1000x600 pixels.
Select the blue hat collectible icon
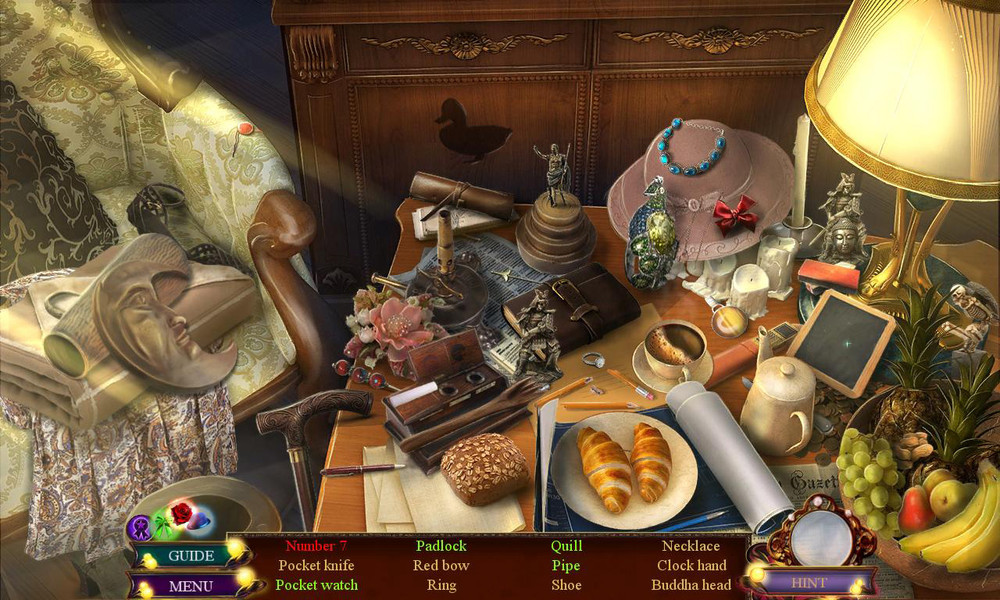(x=201, y=521)
